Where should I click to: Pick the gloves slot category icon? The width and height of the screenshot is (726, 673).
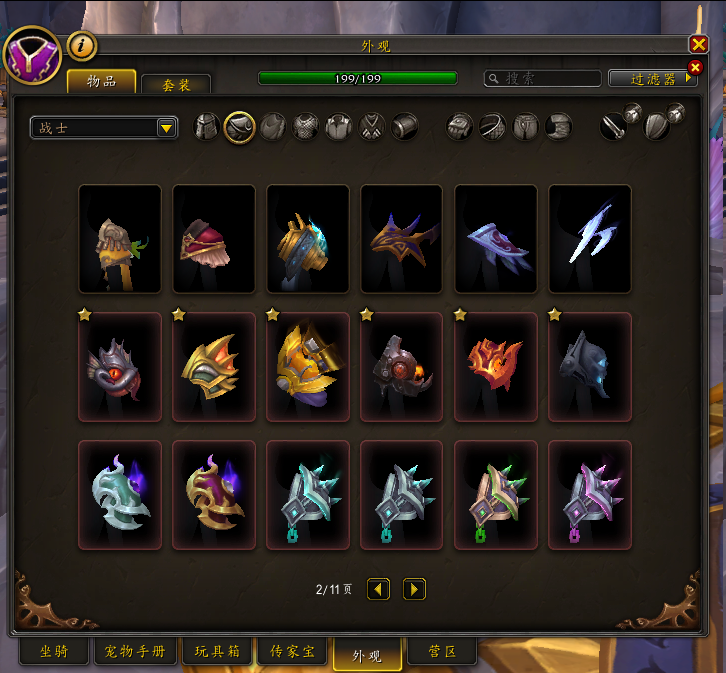click(459, 127)
